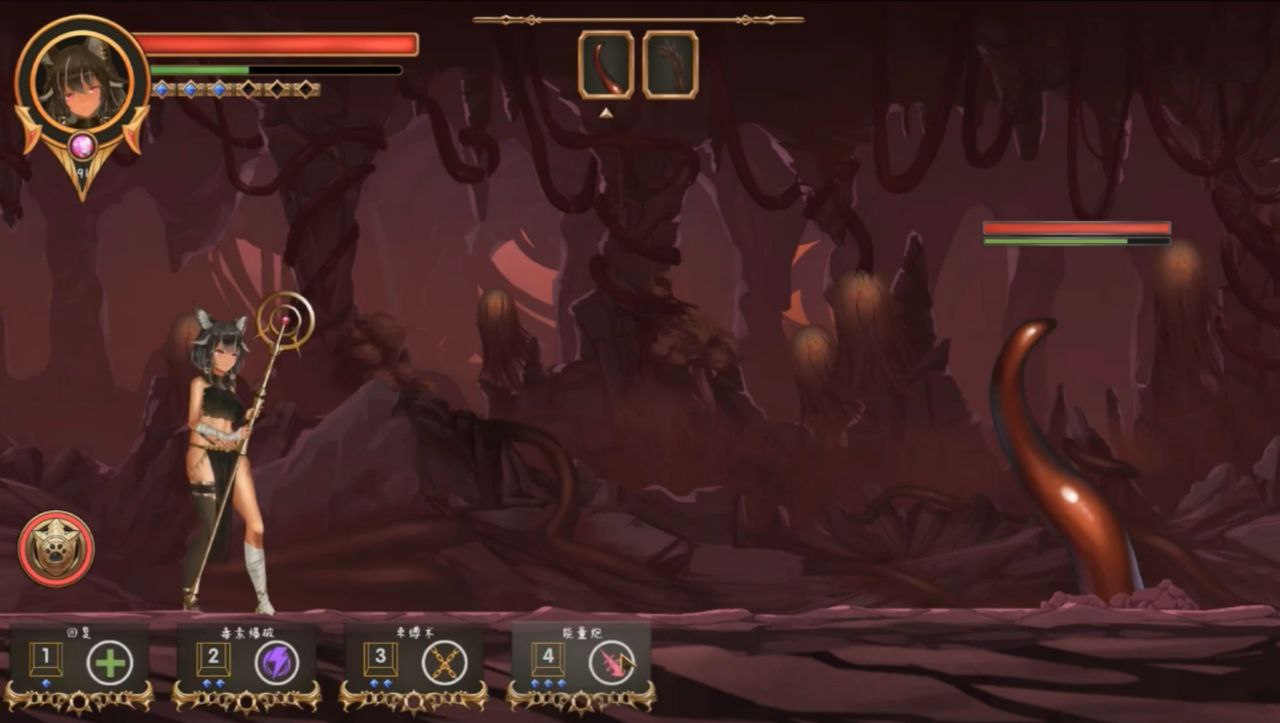Activate the round golden shield button
Image resolution: width=1280 pixels, height=723 pixels.
click(56, 549)
